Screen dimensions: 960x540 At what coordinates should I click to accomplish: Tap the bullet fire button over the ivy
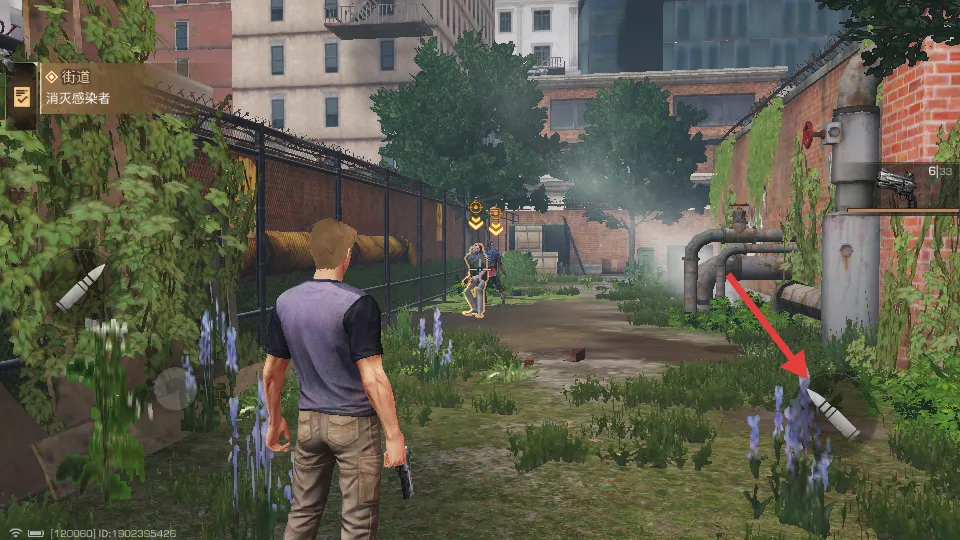81,287
